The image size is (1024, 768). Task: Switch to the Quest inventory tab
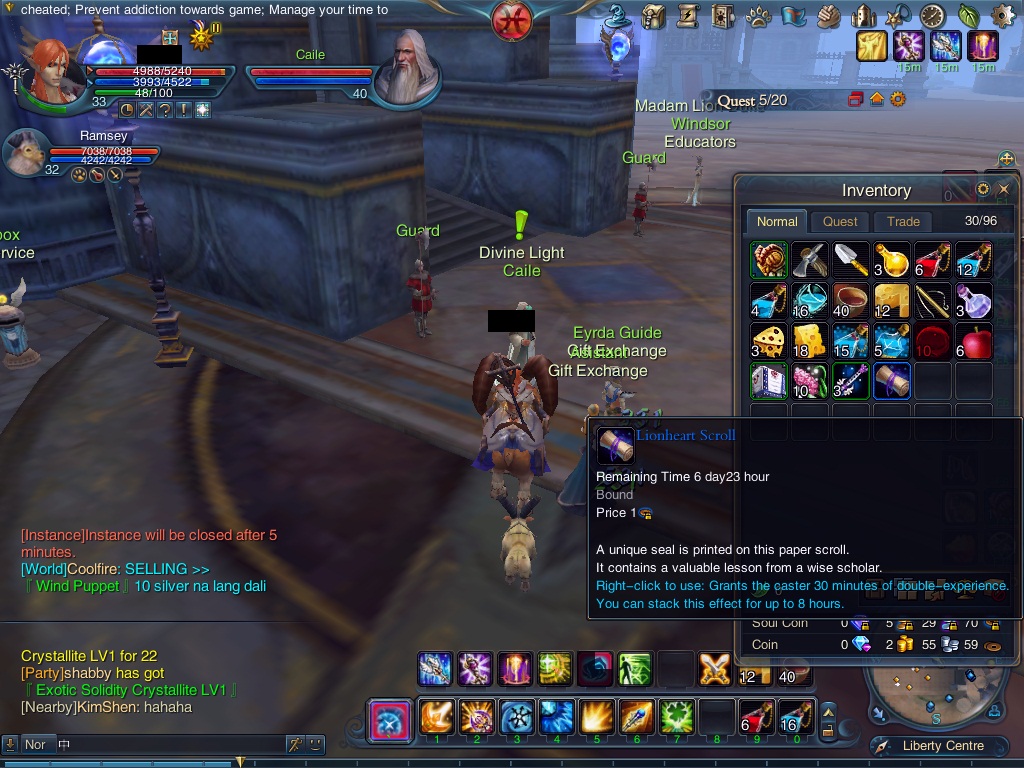point(840,222)
